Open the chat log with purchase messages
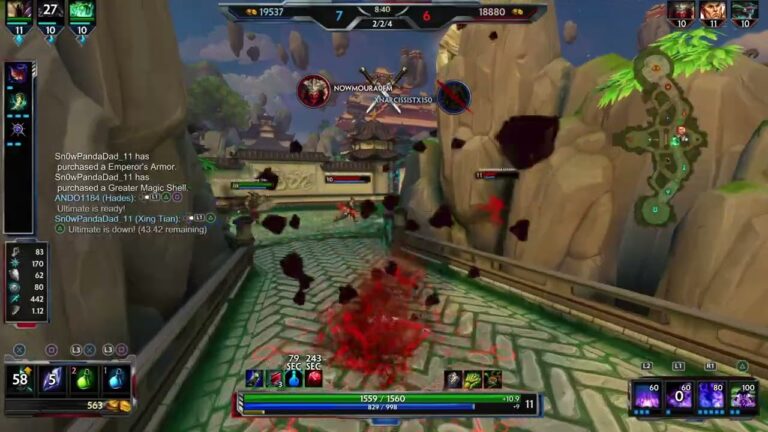This screenshot has width=768, height=432. 130,192
